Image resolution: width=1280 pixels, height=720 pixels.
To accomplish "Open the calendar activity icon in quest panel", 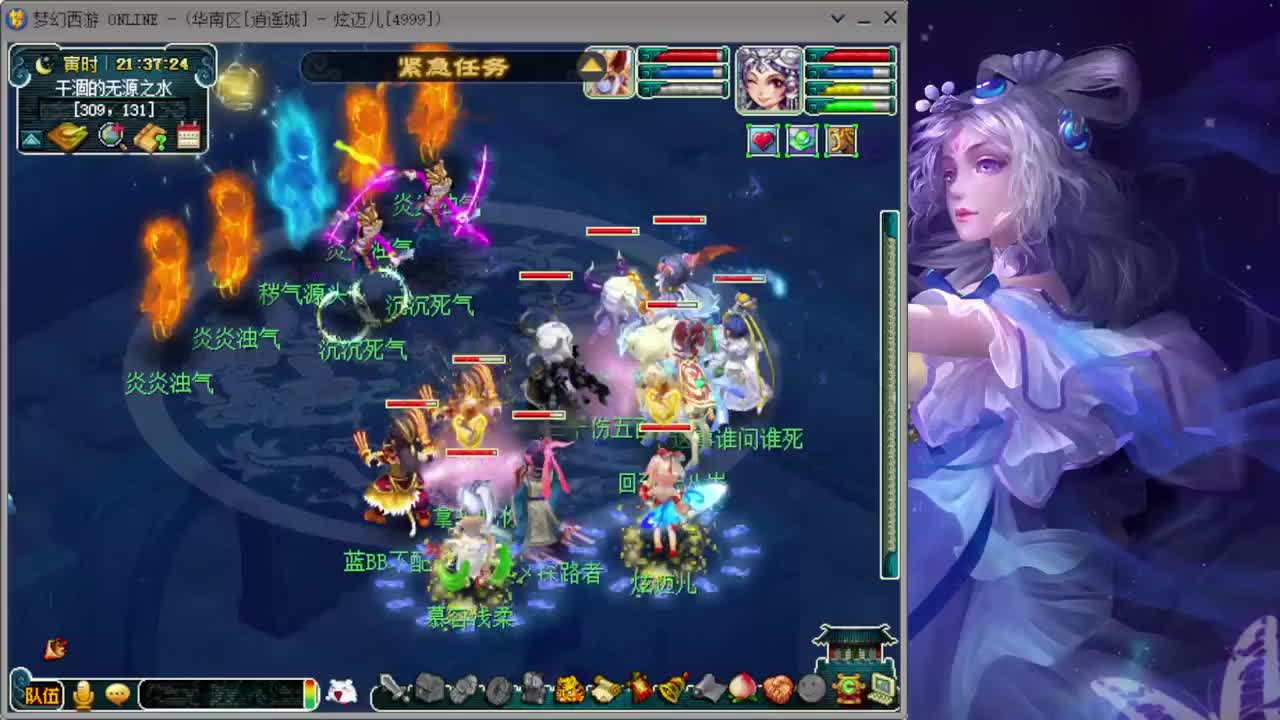I will pos(187,137).
